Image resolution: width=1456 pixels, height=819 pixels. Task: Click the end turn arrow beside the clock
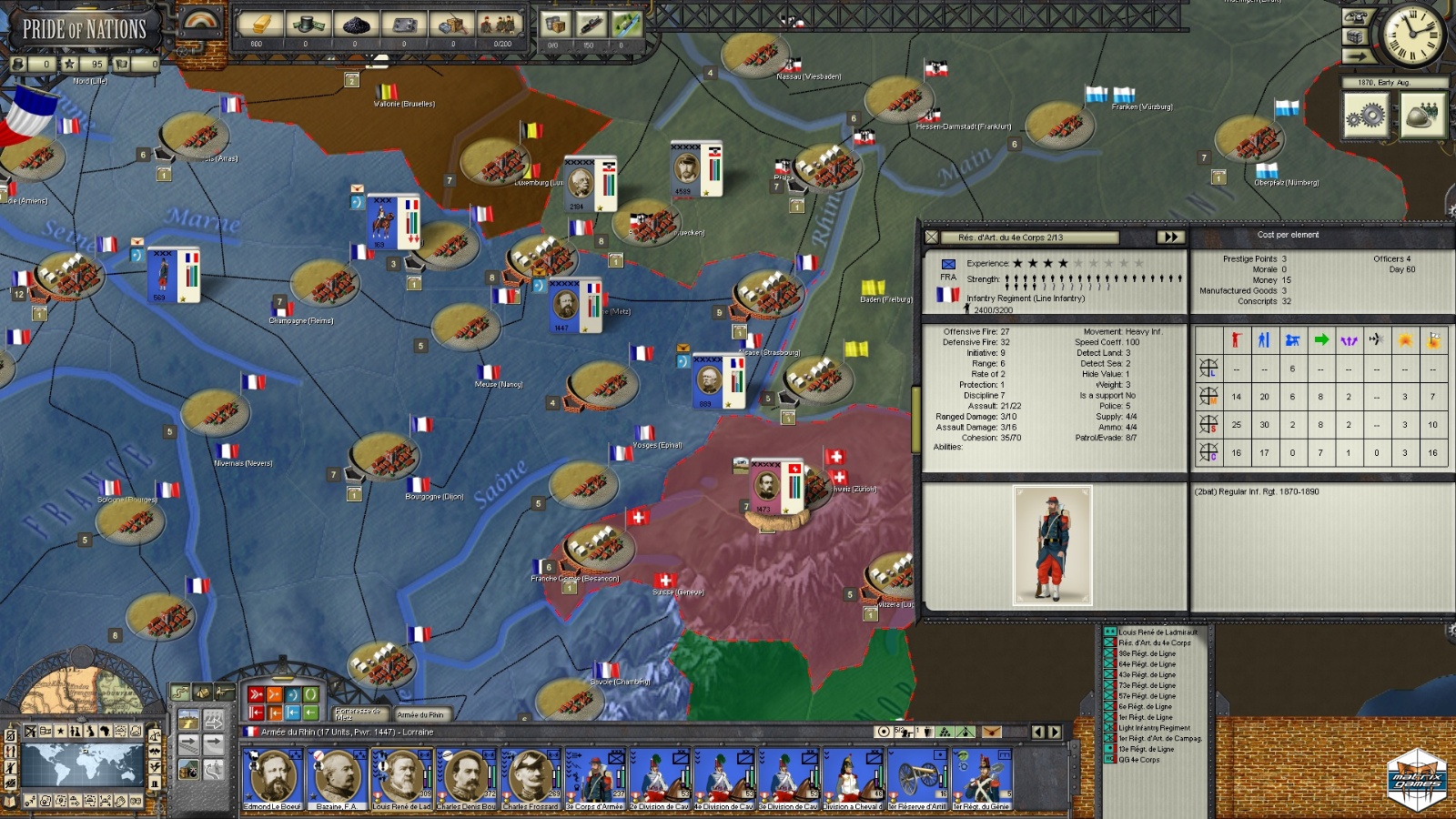1356,56
